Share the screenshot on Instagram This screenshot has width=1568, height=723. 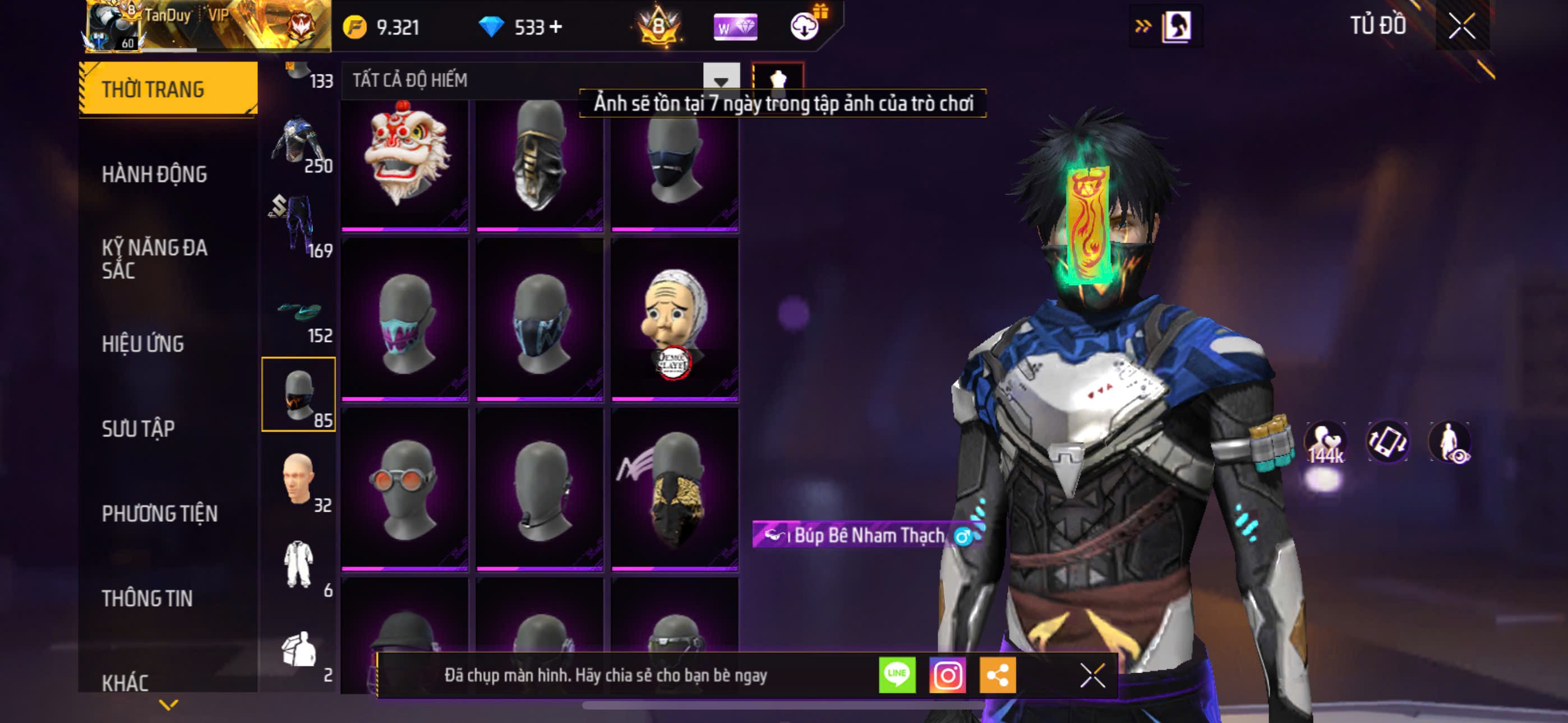947,675
